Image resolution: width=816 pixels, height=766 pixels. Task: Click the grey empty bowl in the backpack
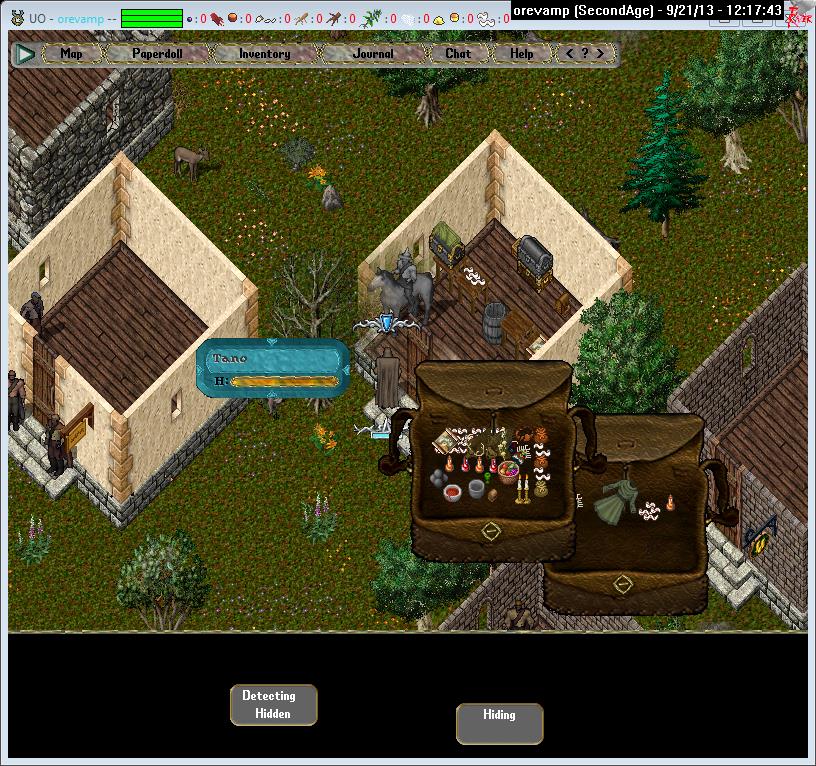pyautogui.click(x=477, y=488)
